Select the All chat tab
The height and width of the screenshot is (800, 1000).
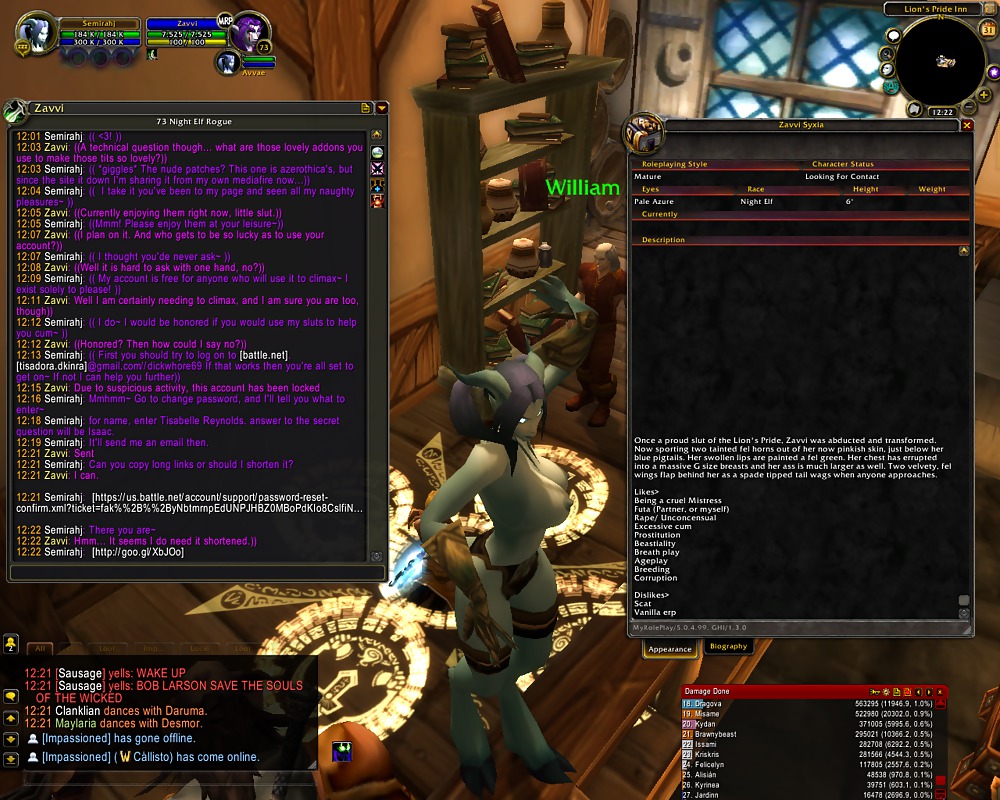[x=40, y=648]
